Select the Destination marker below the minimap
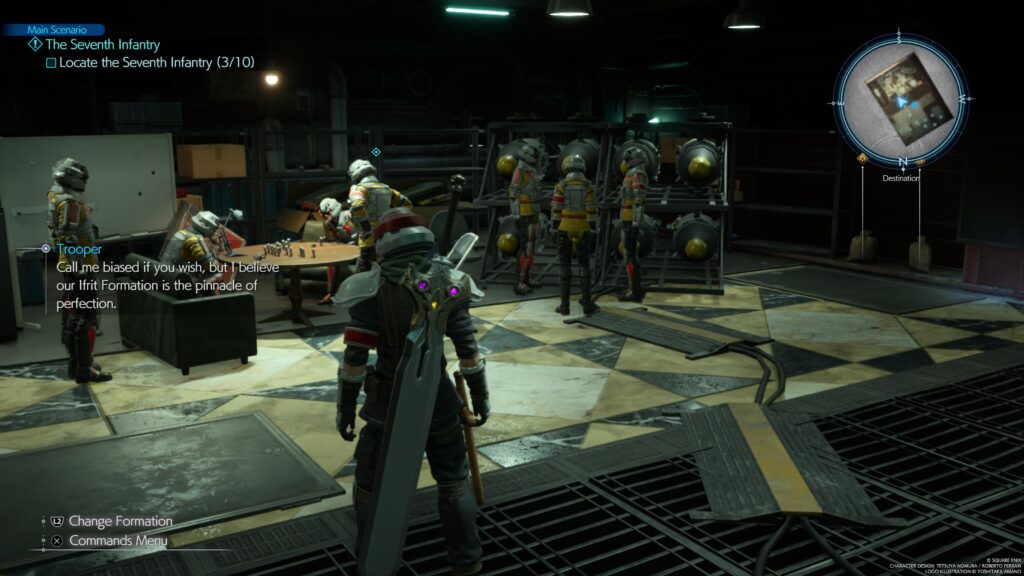The width and height of the screenshot is (1024, 576). tap(902, 178)
